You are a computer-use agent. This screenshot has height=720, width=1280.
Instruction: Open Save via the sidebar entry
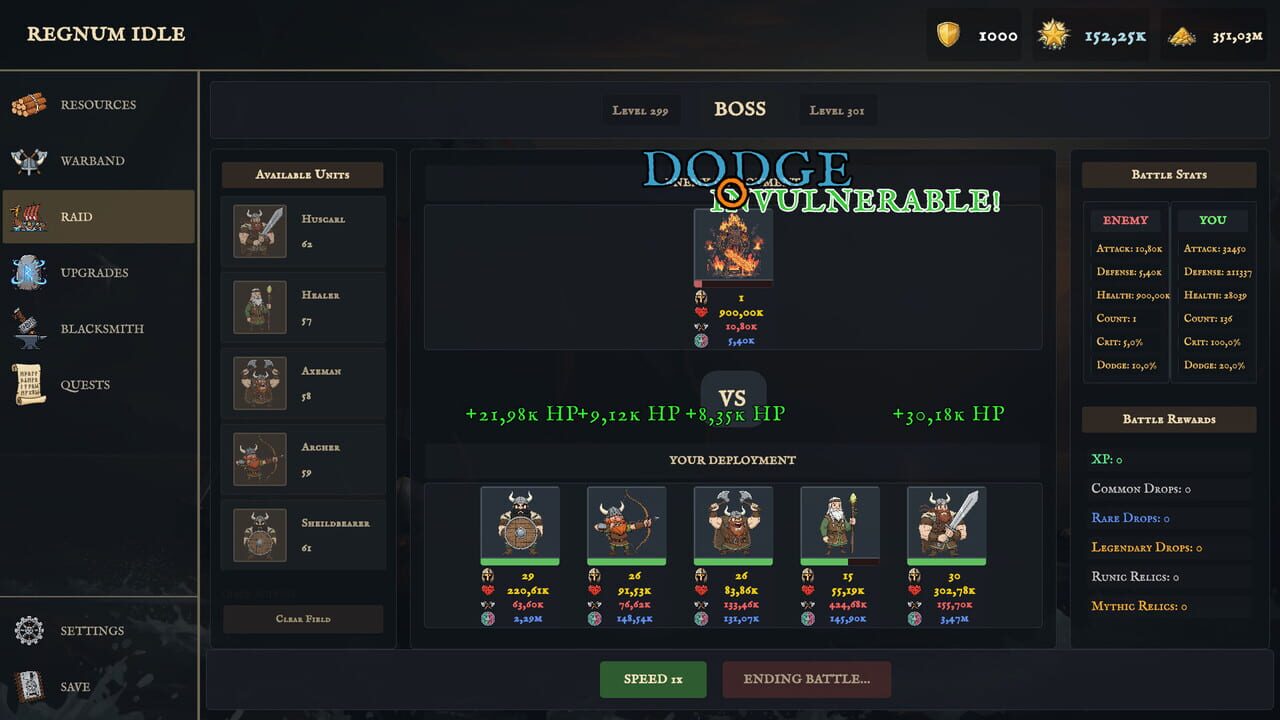click(30, 686)
